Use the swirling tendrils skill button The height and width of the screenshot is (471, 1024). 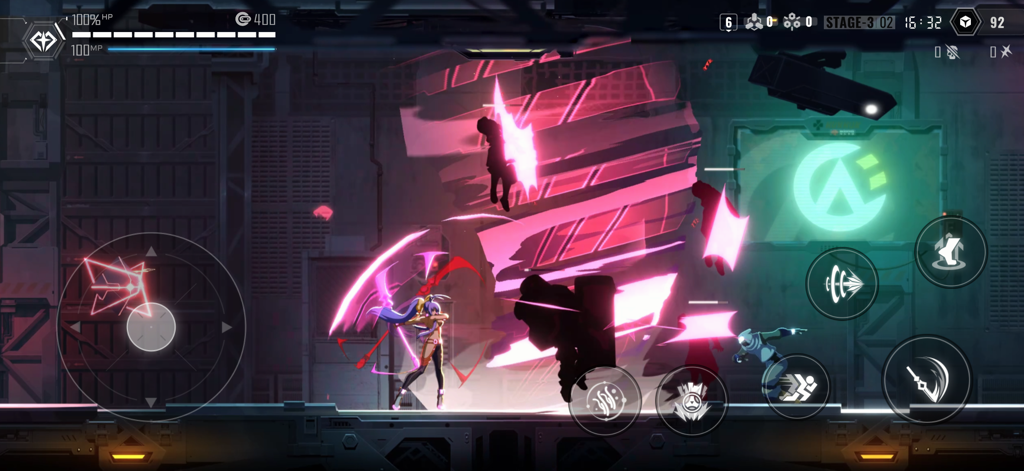[x=605, y=400]
